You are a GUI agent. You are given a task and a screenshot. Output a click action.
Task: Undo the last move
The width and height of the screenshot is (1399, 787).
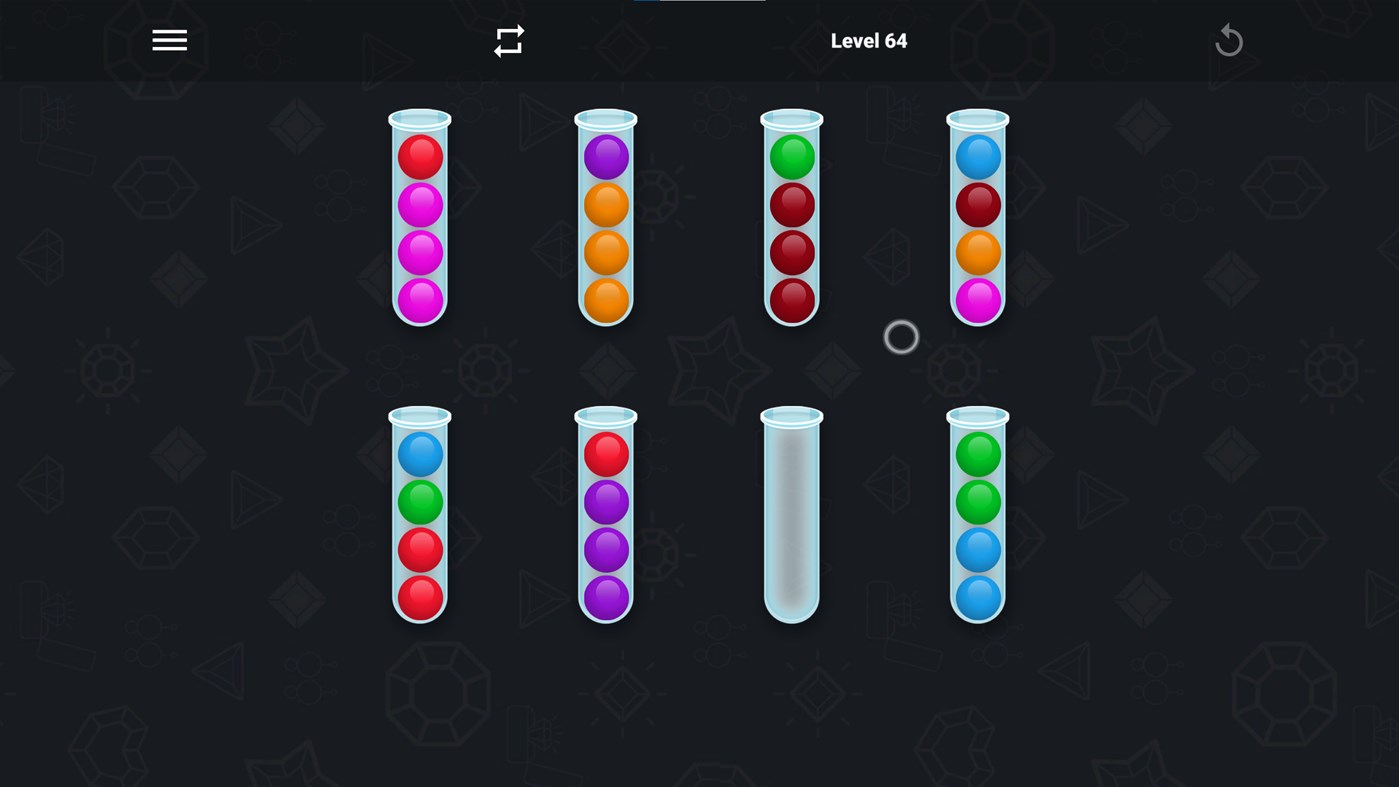click(x=1228, y=39)
